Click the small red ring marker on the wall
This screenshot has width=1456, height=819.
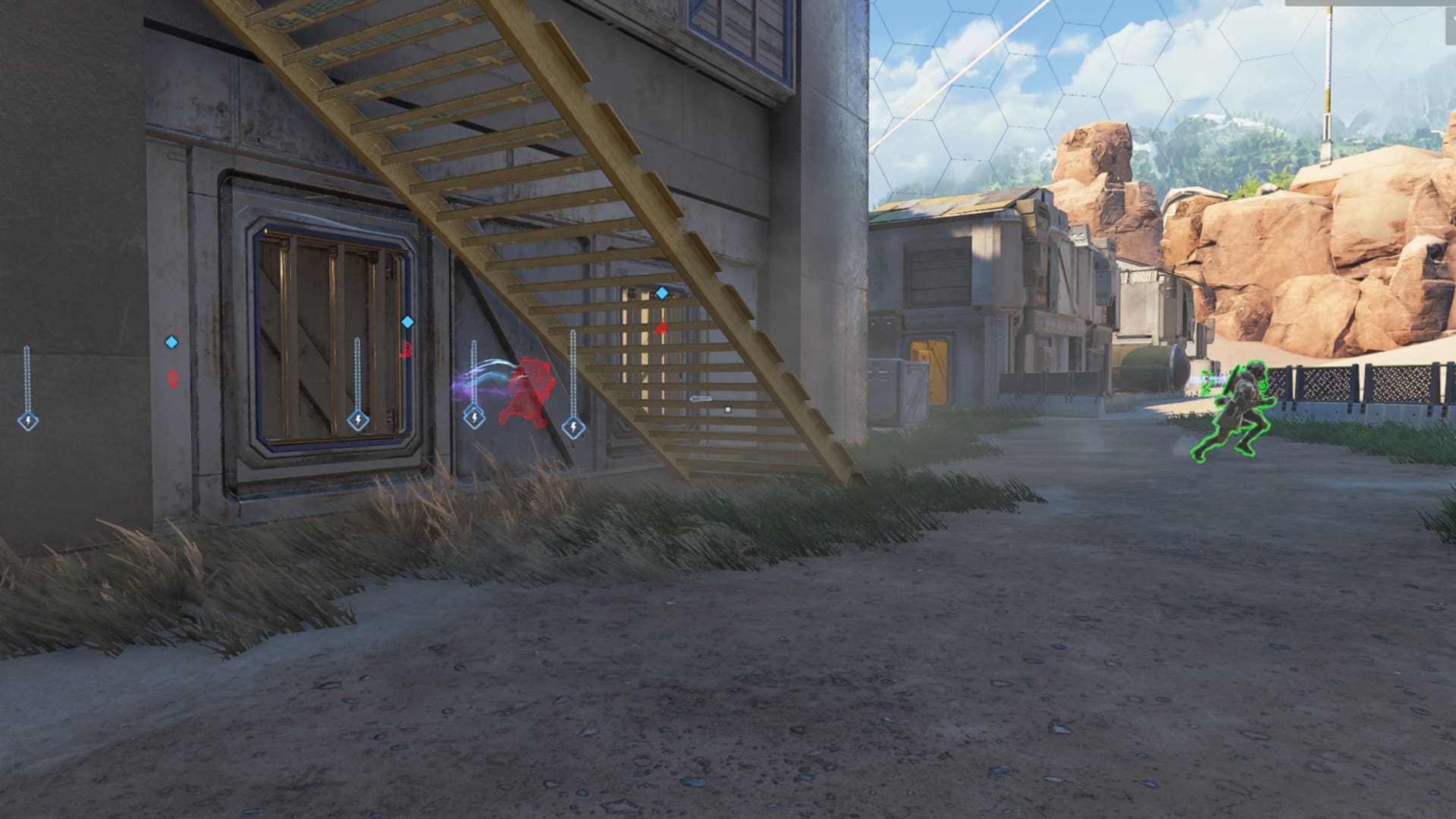click(x=173, y=380)
